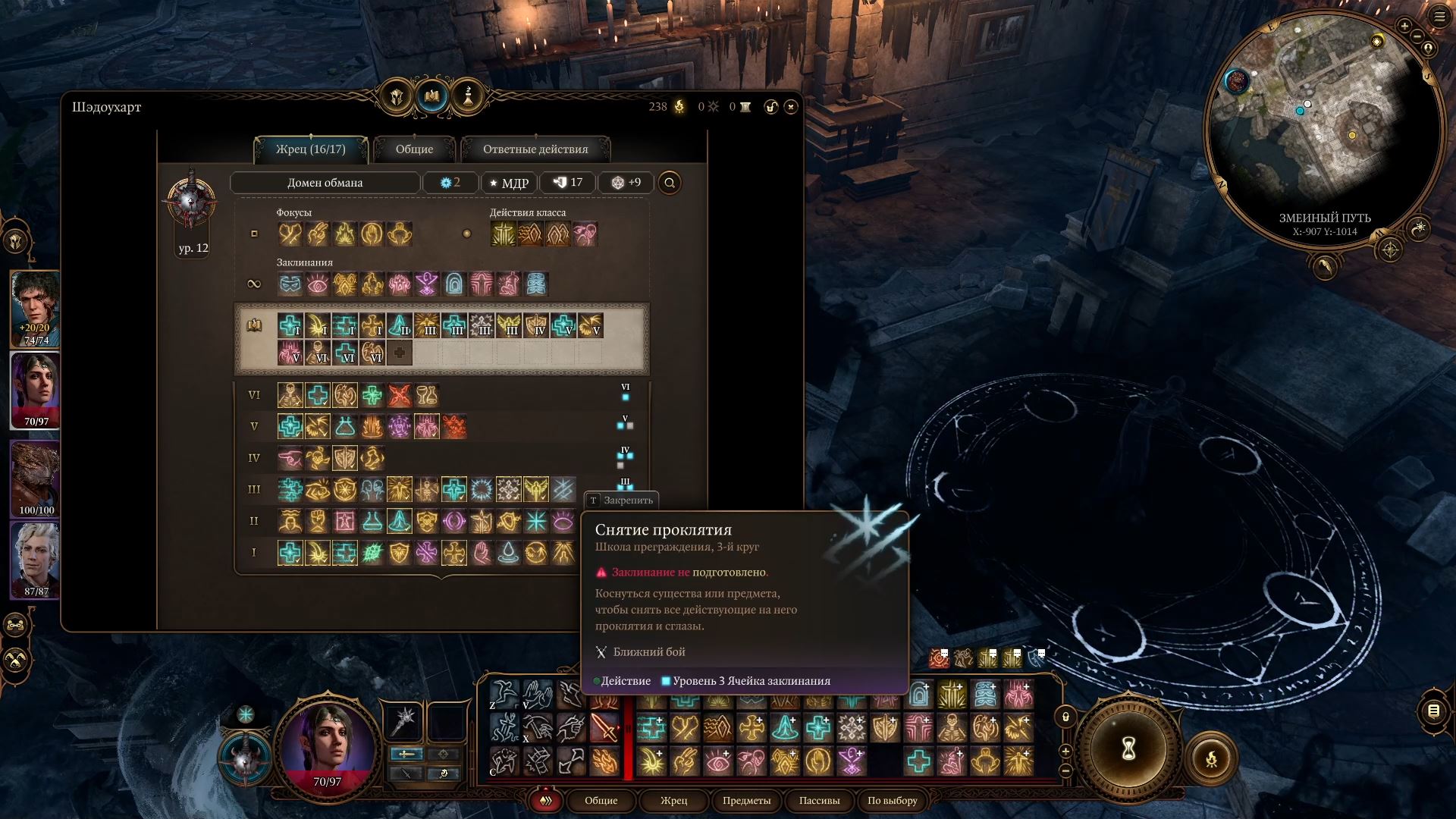This screenshot has height=819, width=1456.
Task: Choose the По выбору hotbar tab
Action: (892, 801)
